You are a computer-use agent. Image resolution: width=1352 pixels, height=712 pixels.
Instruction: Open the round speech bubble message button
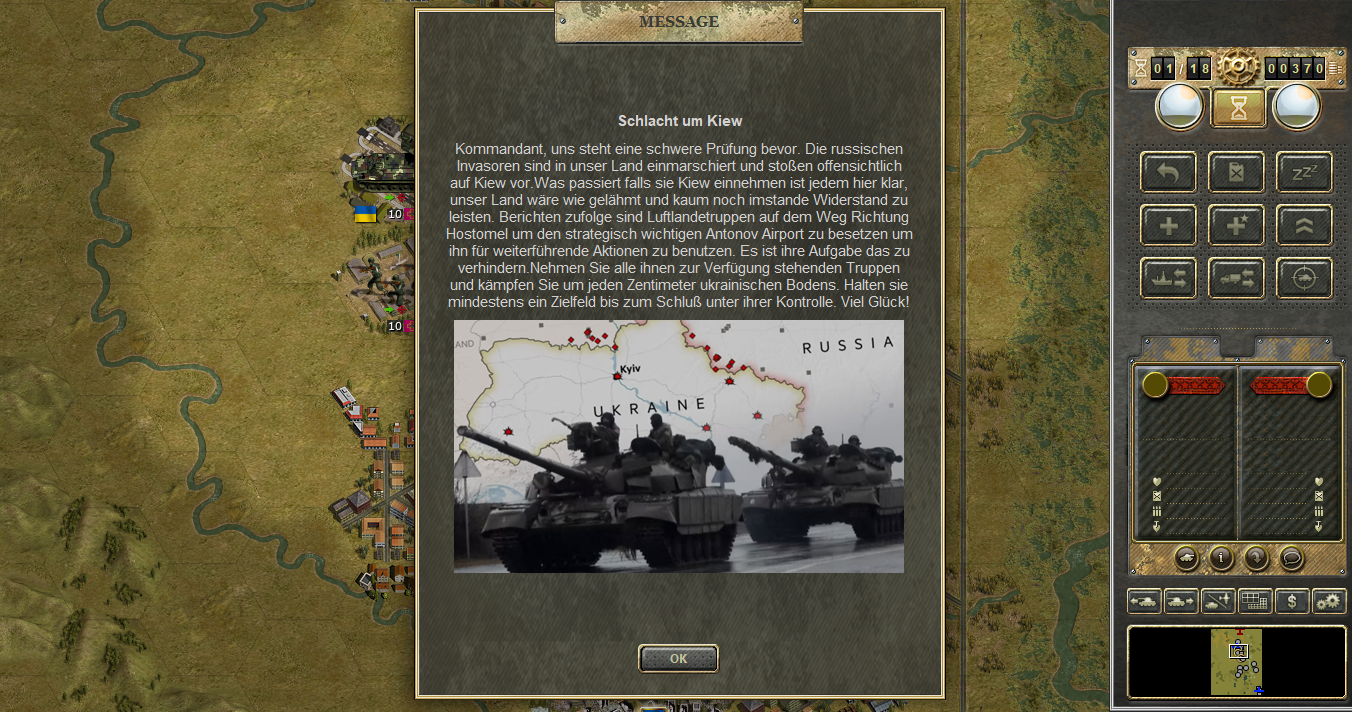[x=1291, y=558]
